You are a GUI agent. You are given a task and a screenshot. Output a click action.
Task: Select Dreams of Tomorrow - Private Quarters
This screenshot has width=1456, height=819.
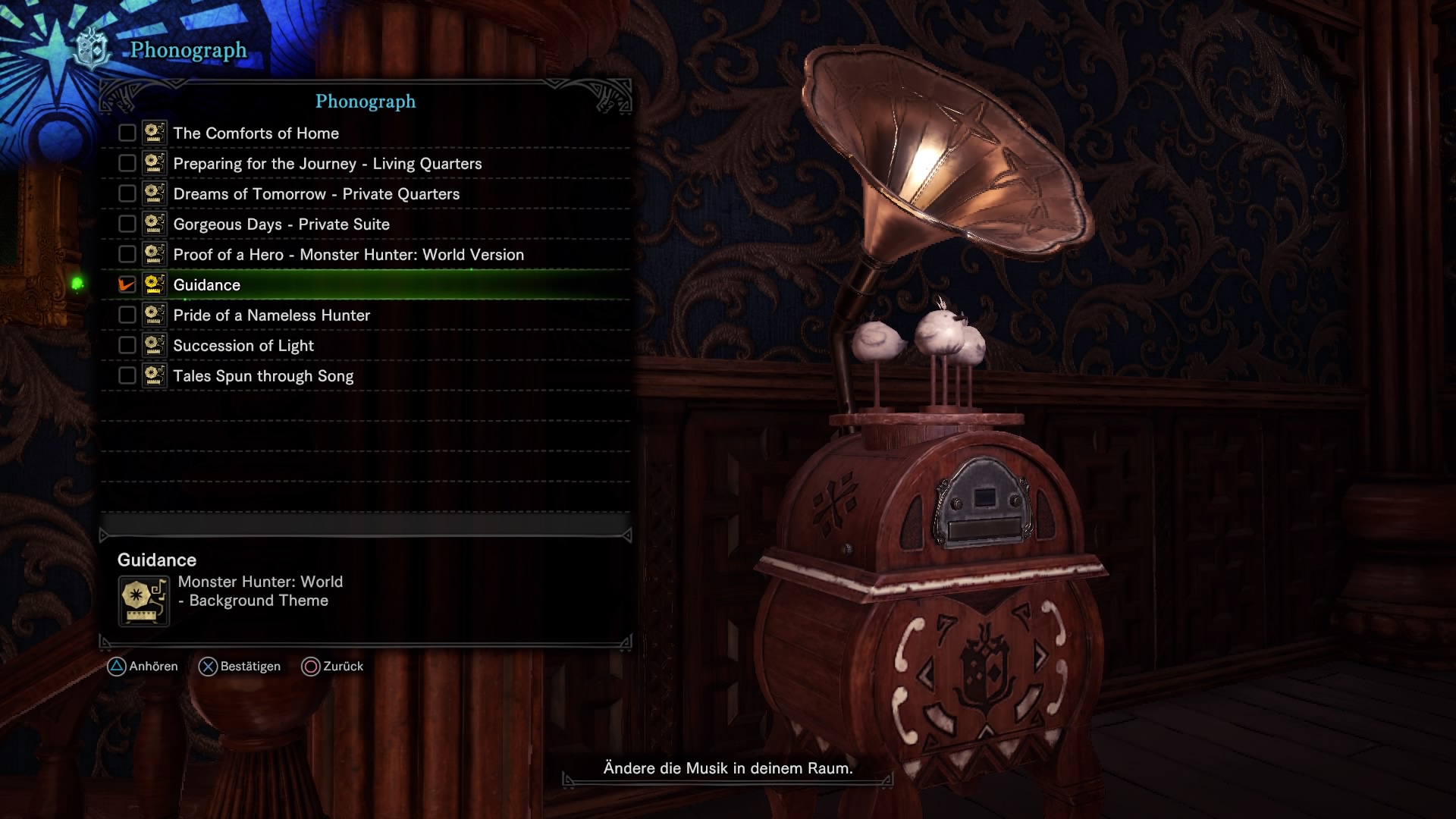pyautogui.click(x=316, y=194)
